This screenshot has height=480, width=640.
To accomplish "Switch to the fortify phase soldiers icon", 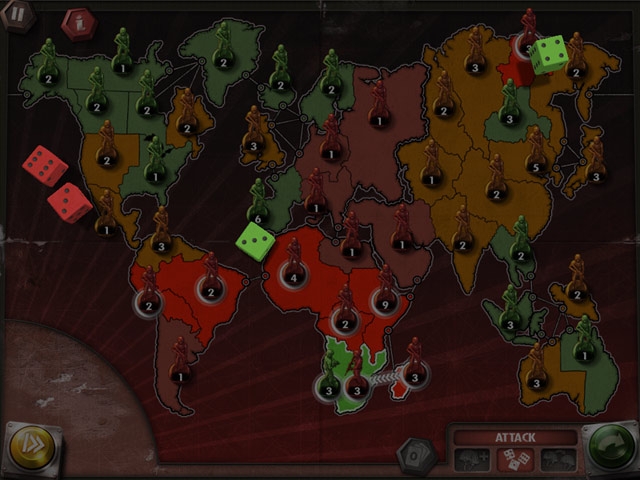I will 558,459.
